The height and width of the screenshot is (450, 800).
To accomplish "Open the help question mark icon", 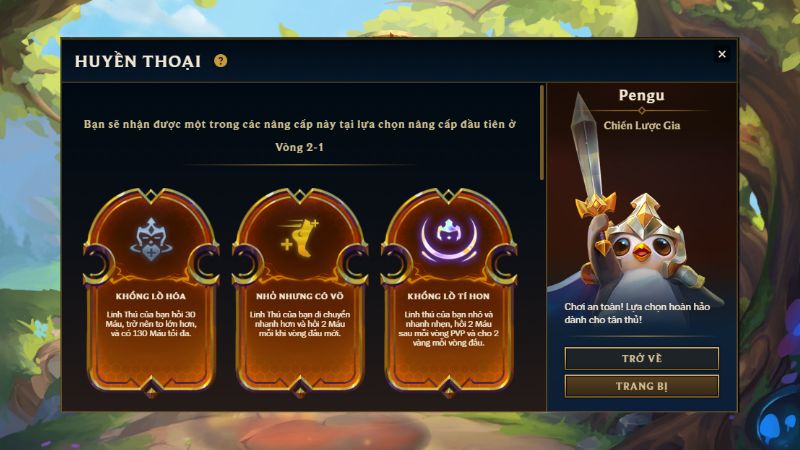I will (220, 61).
